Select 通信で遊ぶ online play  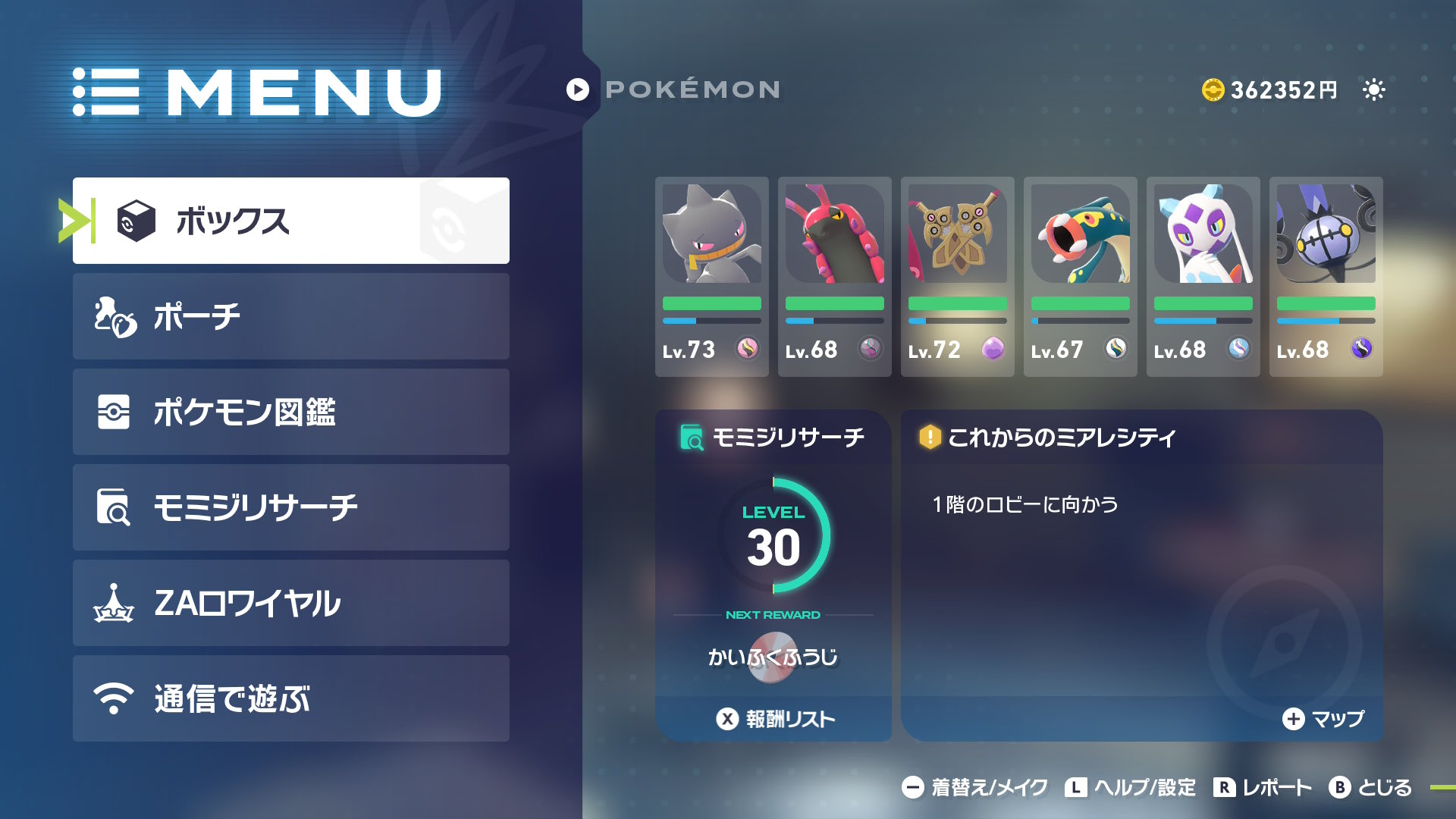[x=290, y=698]
